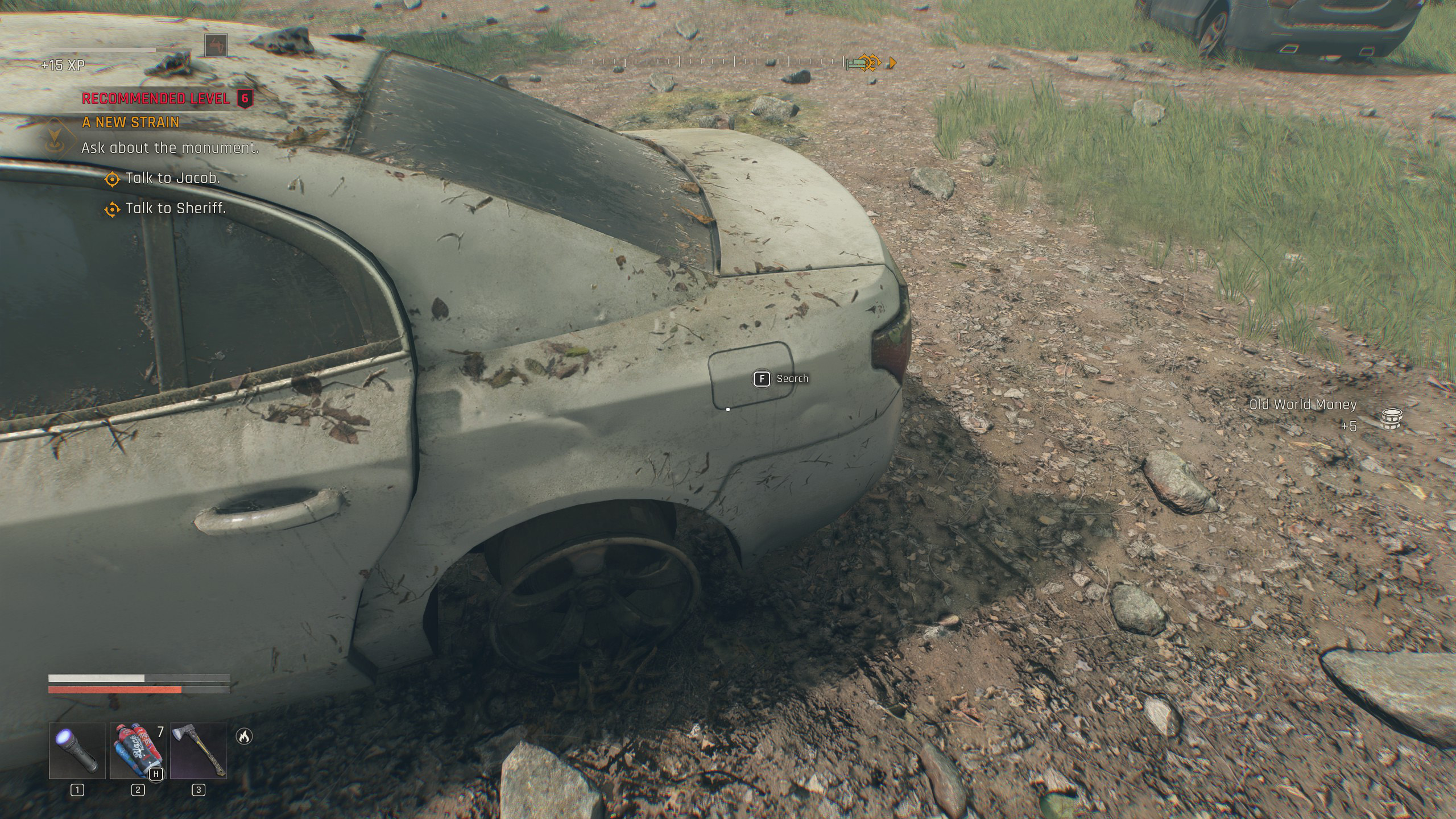Click the orange arrow at the compass edge
The width and height of the screenshot is (1456, 819).
point(892,63)
